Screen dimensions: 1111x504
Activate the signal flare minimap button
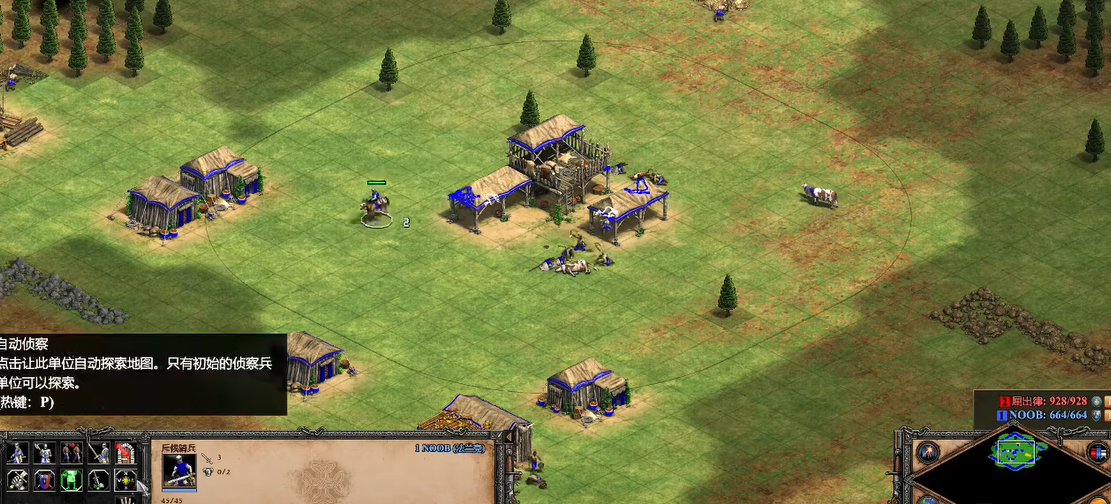927,450
